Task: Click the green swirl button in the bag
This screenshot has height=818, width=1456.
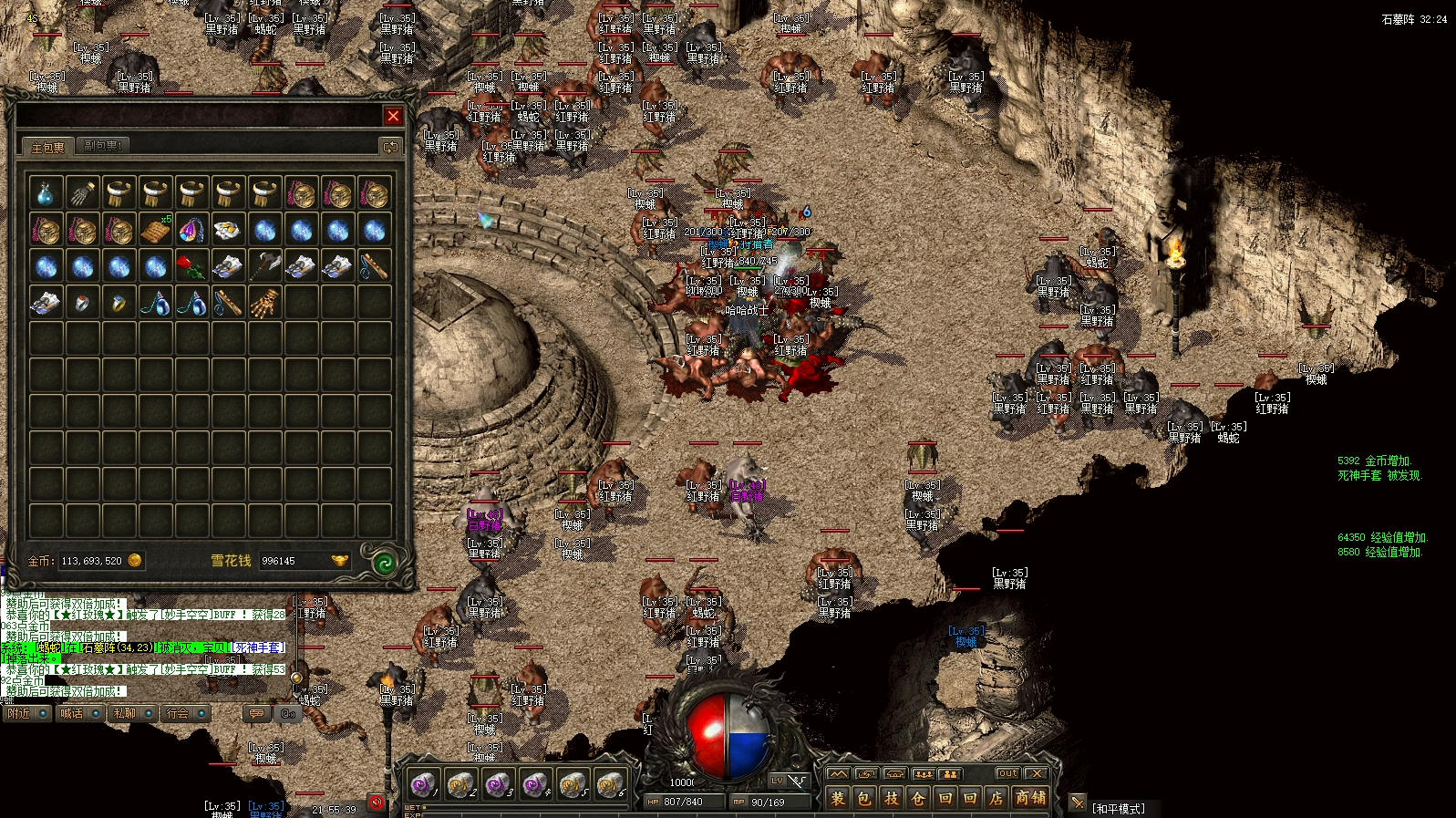Action: 384,562
